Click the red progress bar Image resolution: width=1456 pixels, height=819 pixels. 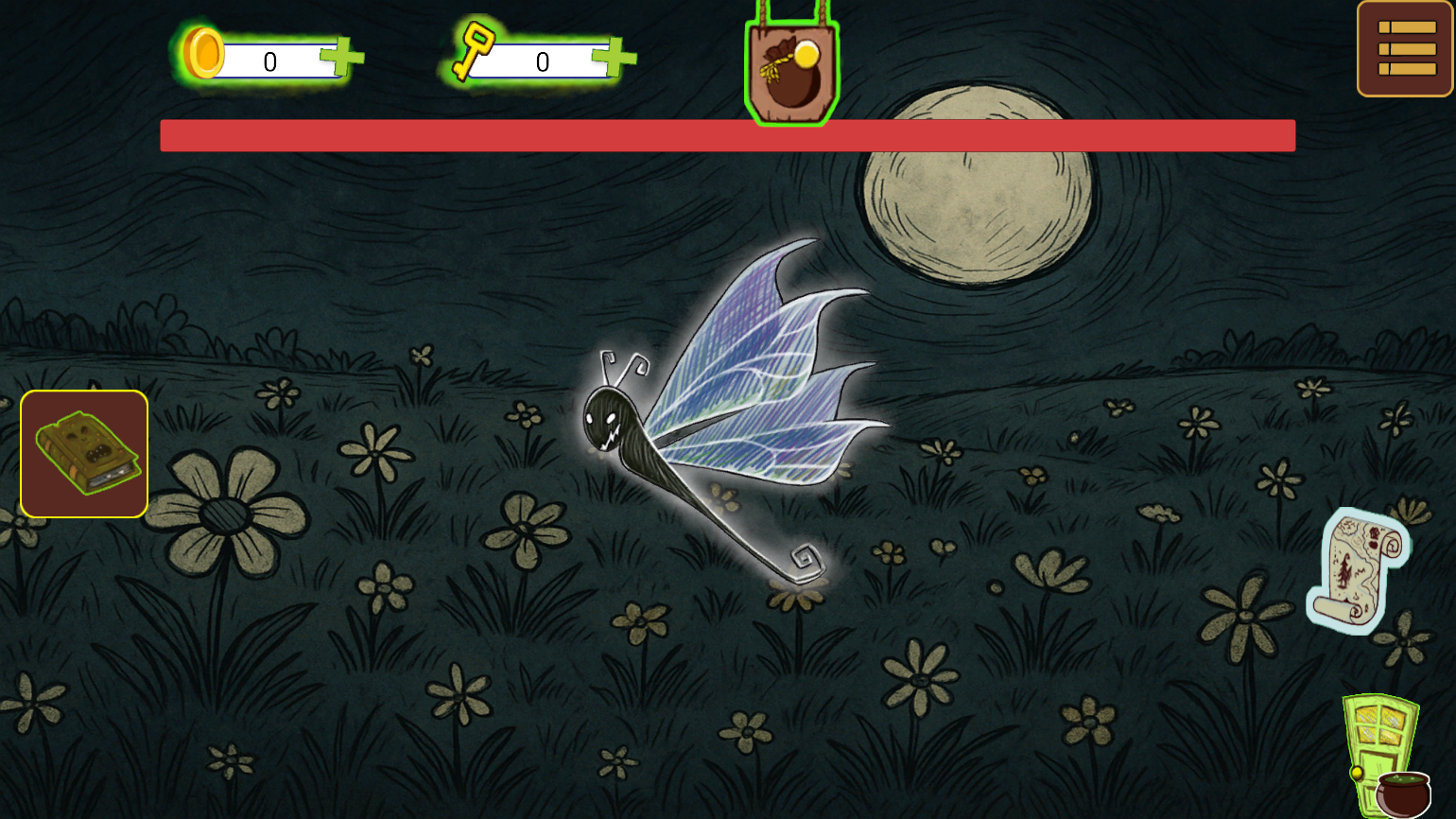[728, 135]
